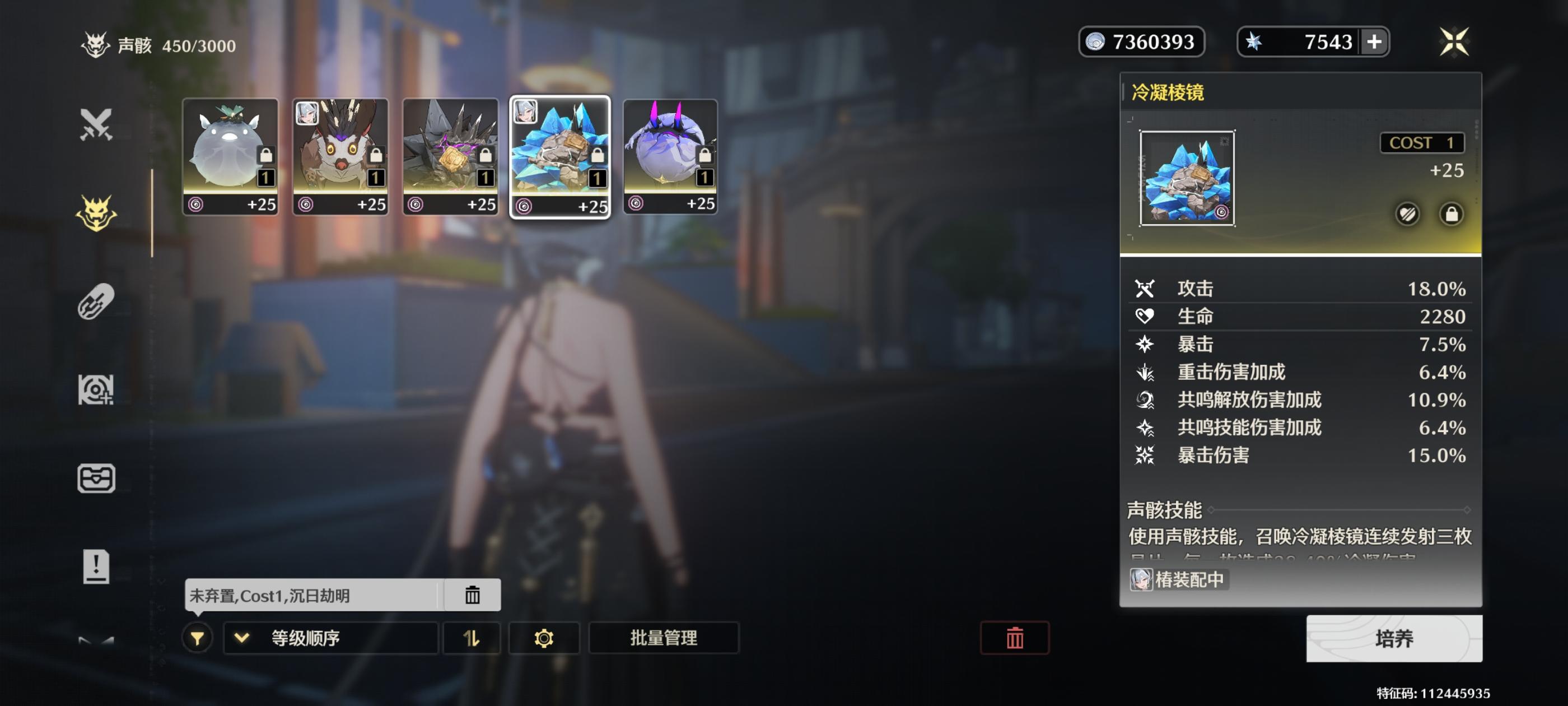
Task: Click the filter funnel icon near 等级顺序
Action: (x=196, y=638)
